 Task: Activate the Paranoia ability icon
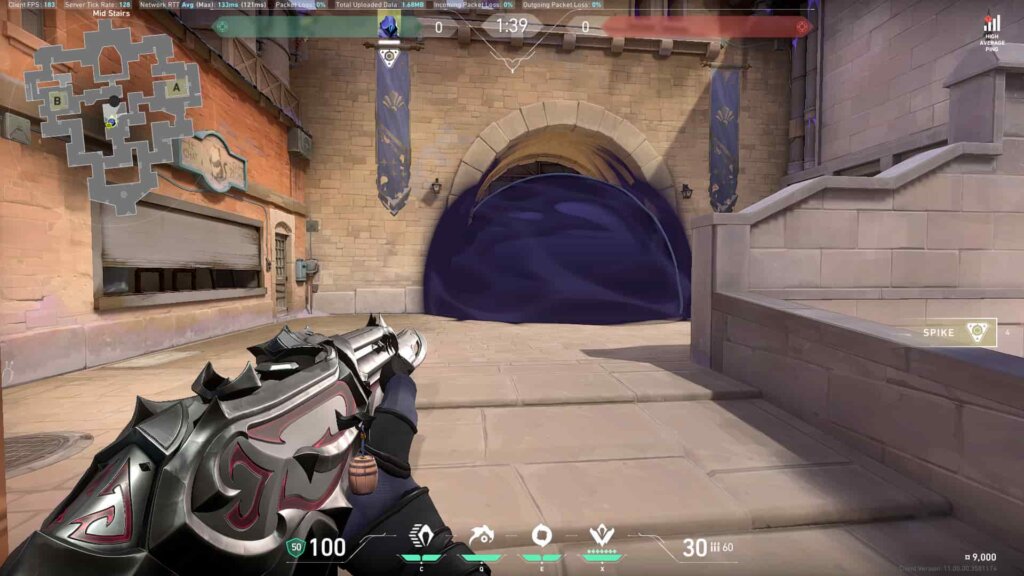click(x=481, y=535)
